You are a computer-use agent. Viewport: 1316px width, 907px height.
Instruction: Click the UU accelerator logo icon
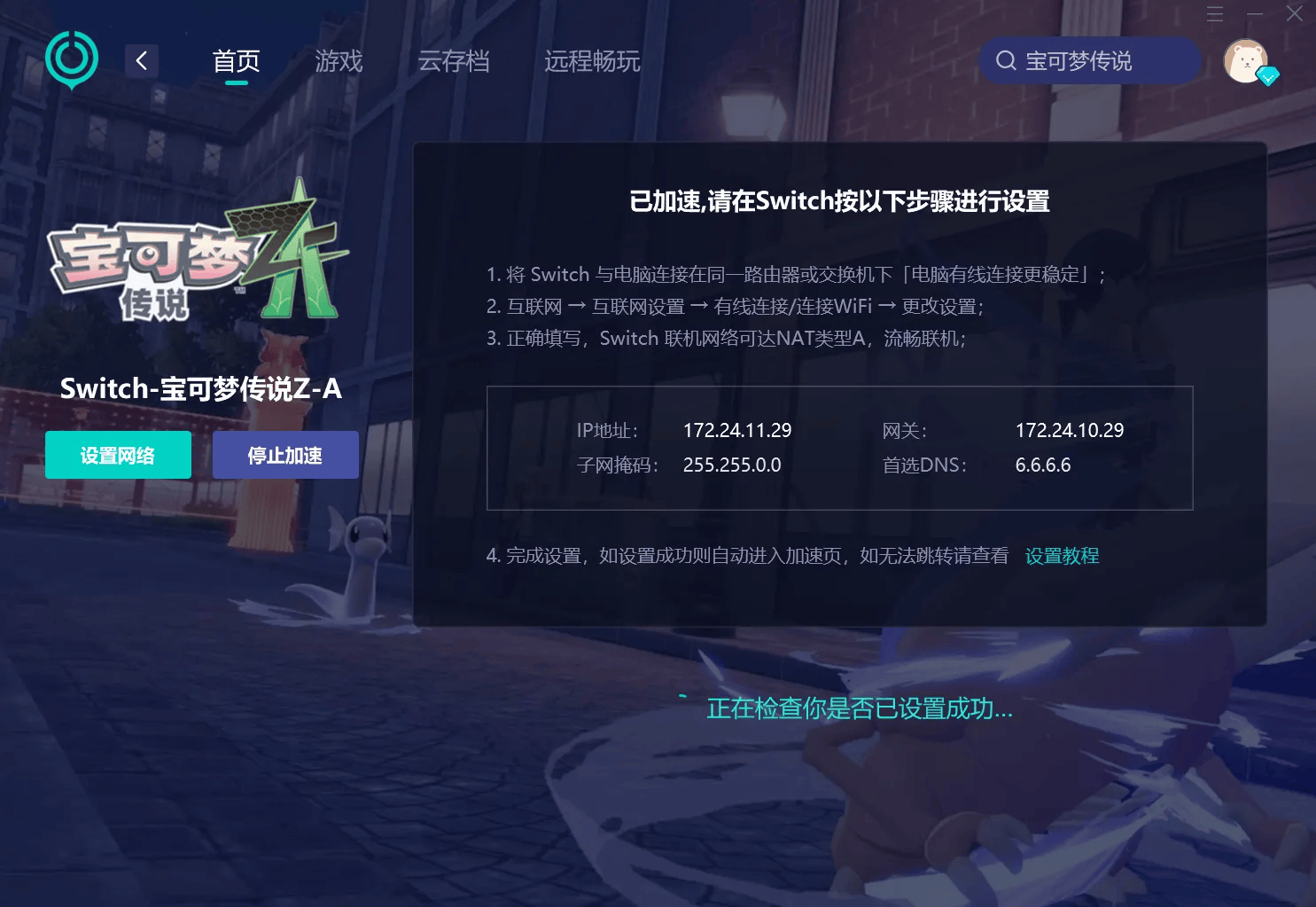[71, 59]
